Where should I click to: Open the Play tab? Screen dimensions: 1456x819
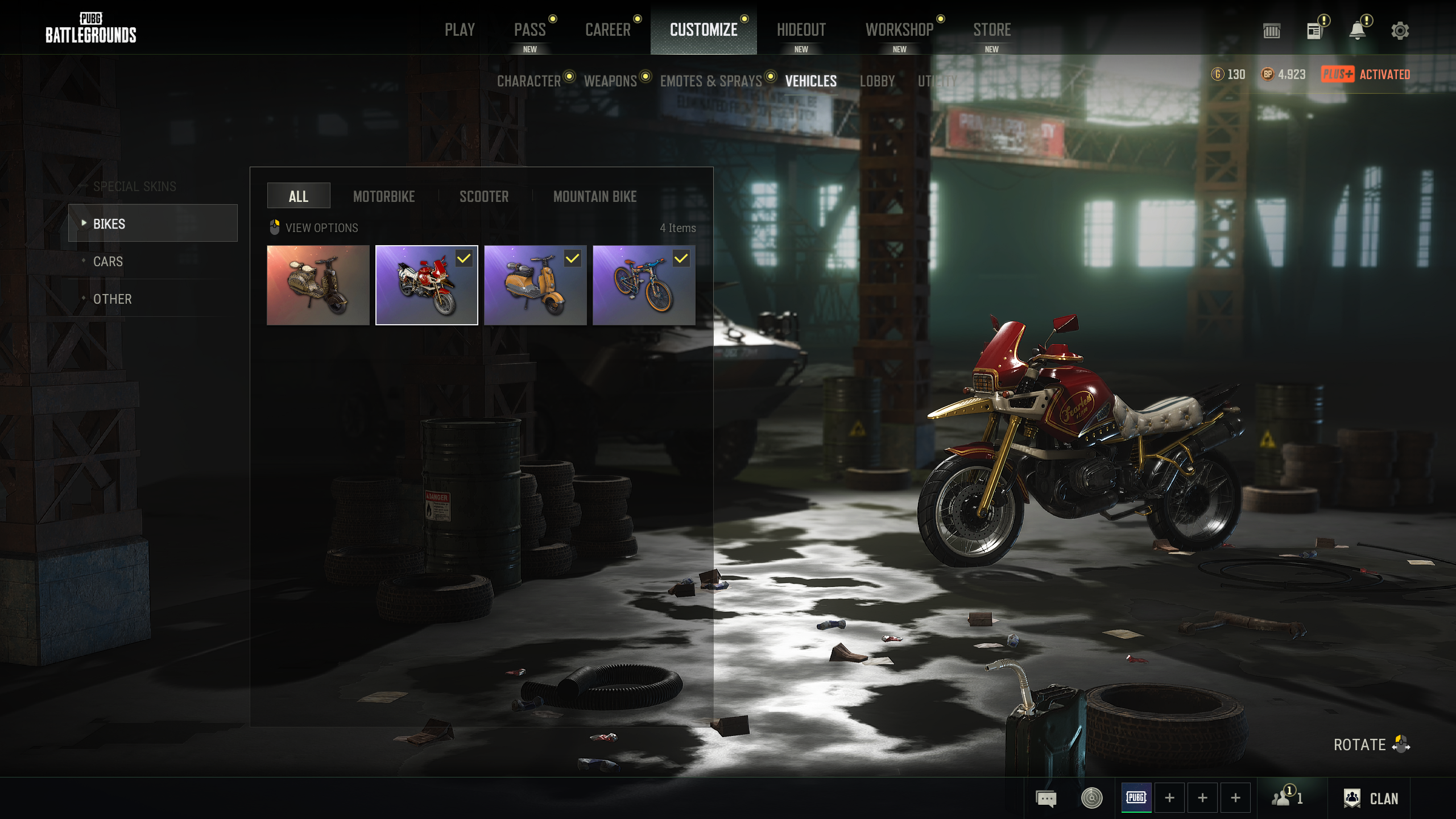tap(460, 30)
